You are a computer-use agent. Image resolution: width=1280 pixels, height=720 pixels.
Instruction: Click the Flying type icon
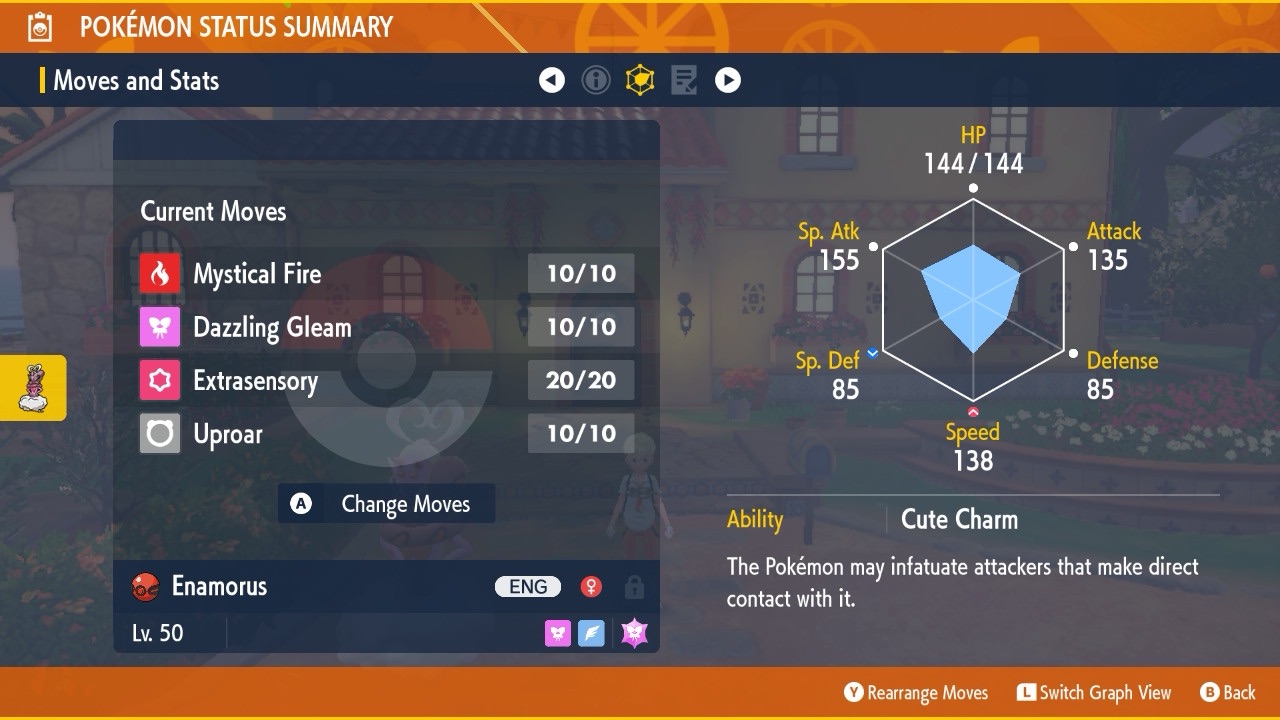(592, 633)
